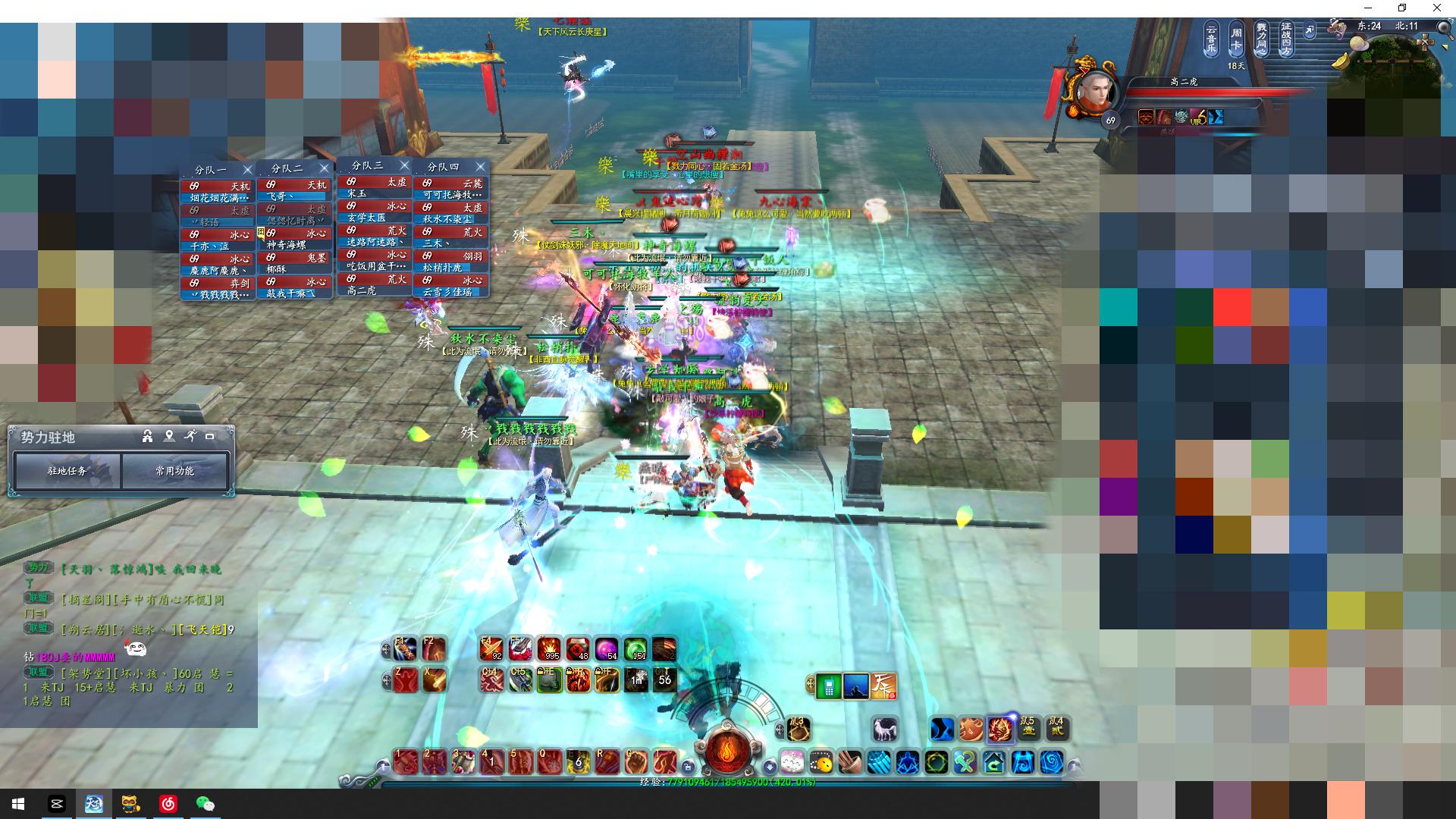The height and width of the screenshot is (819, 1456).
Task: Click the minimap magnifier search icon
Action: tap(1443, 27)
